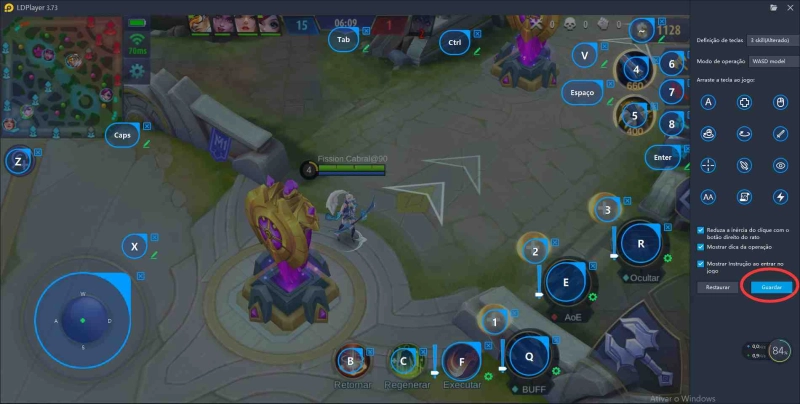
Task: Activate the Retornar recall skill
Action: pos(350,362)
